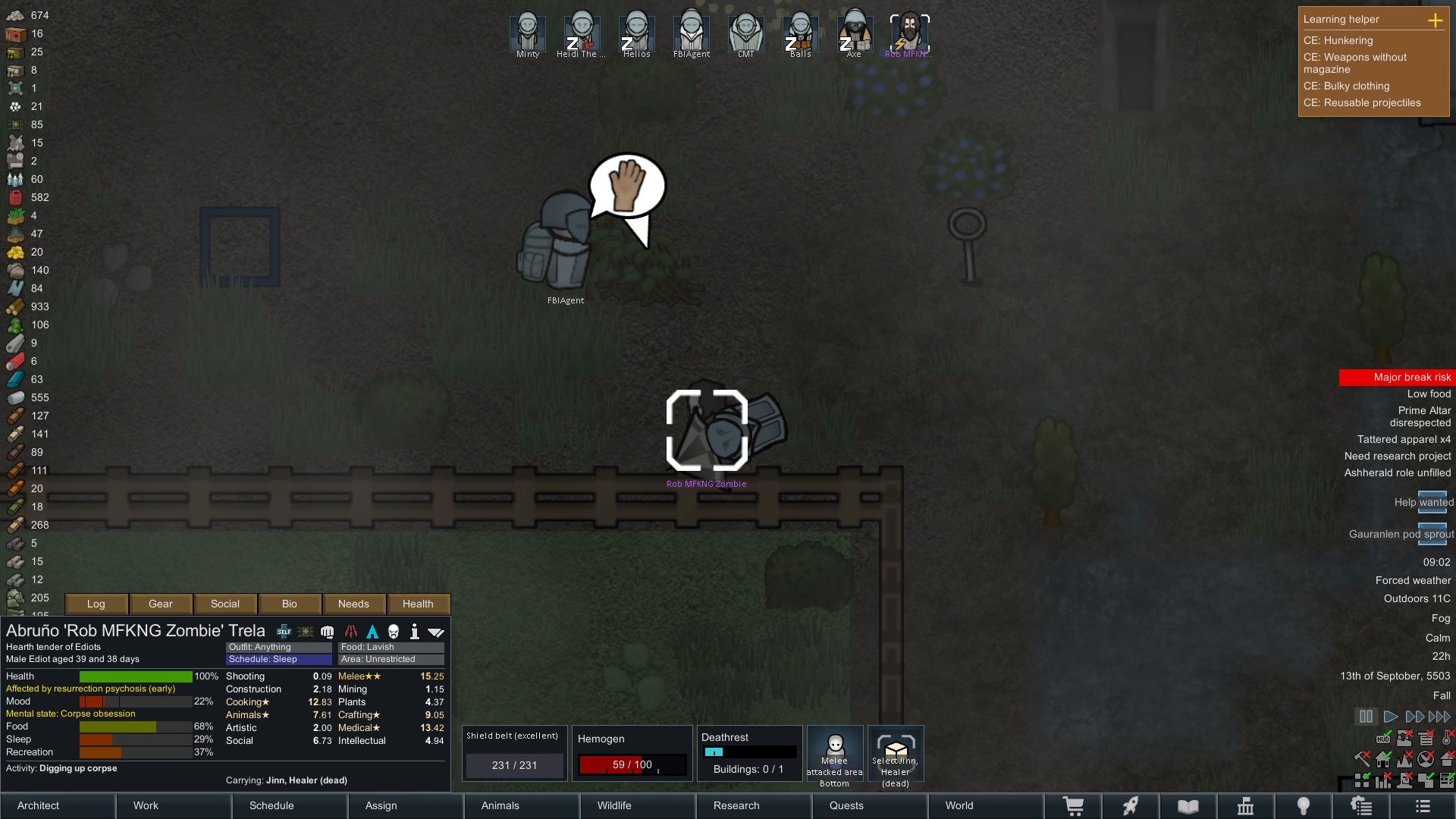Open the 'Food: Lavish' dropdown

[390, 647]
